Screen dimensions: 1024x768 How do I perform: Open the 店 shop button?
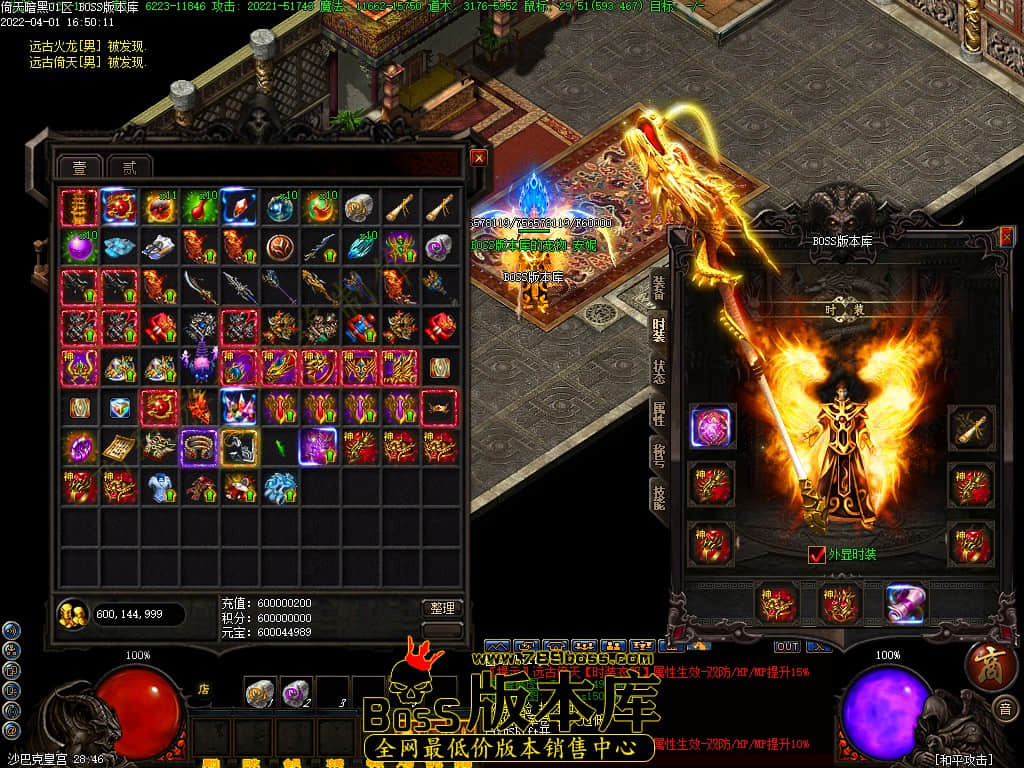203,688
